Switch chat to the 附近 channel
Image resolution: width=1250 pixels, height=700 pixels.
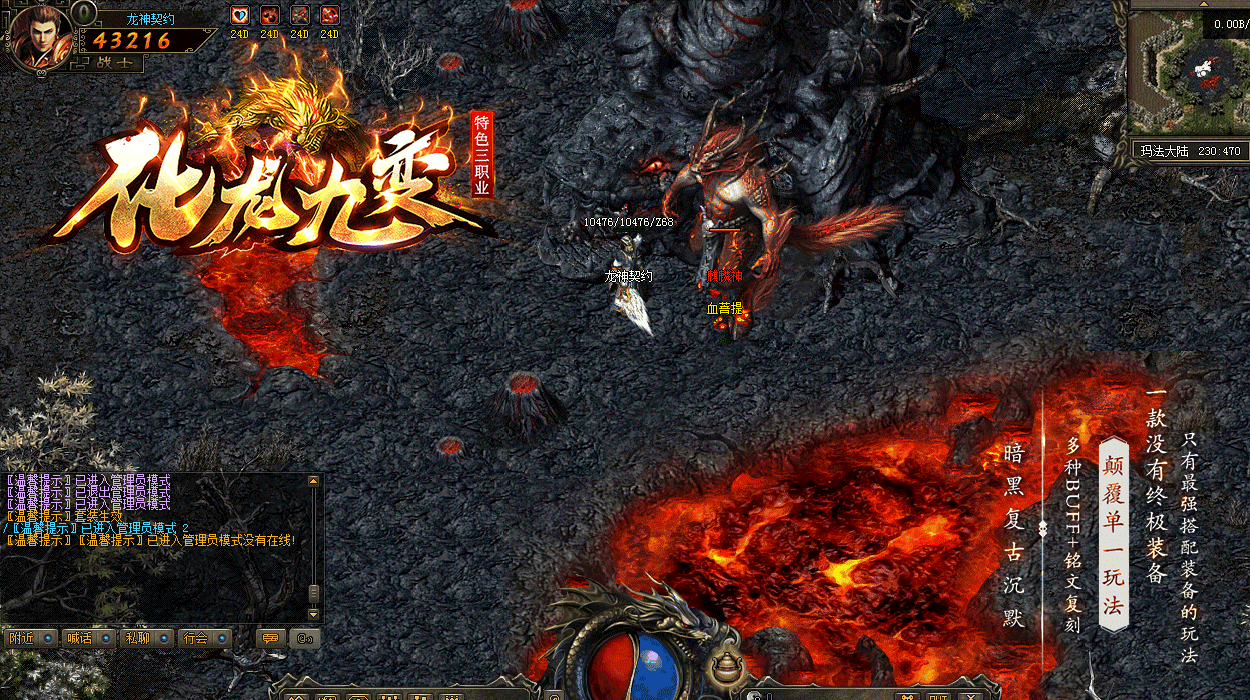29,638
